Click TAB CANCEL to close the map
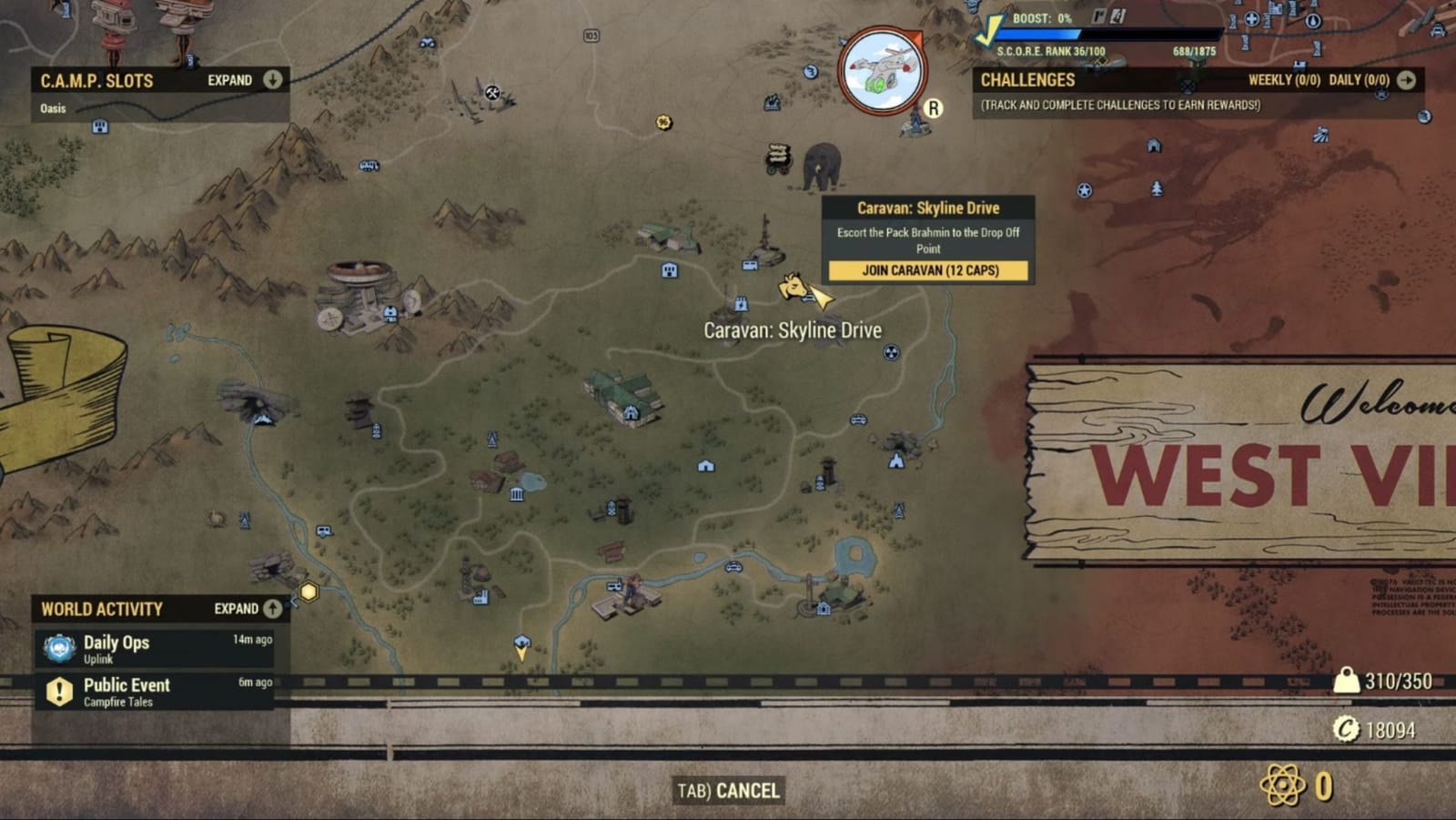Image resolution: width=1456 pixels, height=820 pixels. (729, 791)
